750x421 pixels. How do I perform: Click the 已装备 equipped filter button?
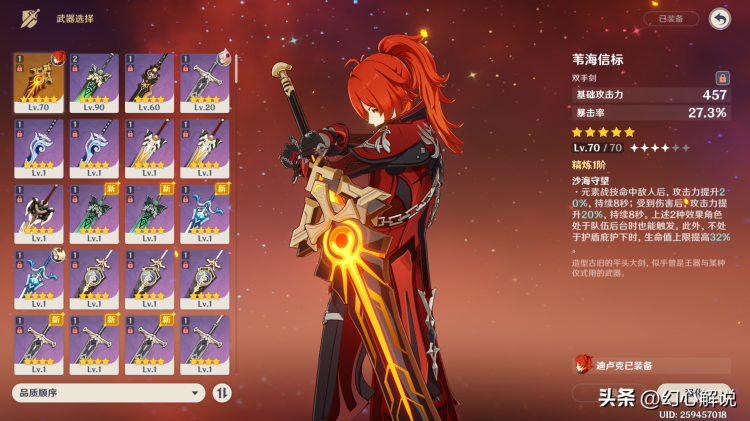(671, 18)
